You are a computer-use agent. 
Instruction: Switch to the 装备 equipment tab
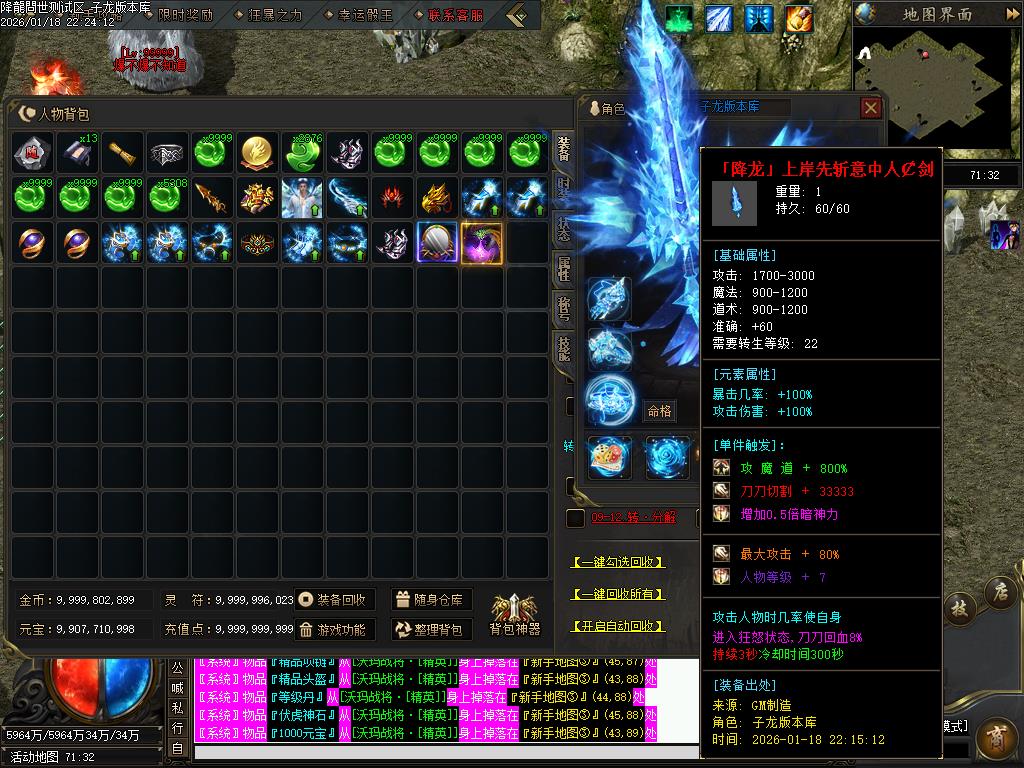[563, 150]
